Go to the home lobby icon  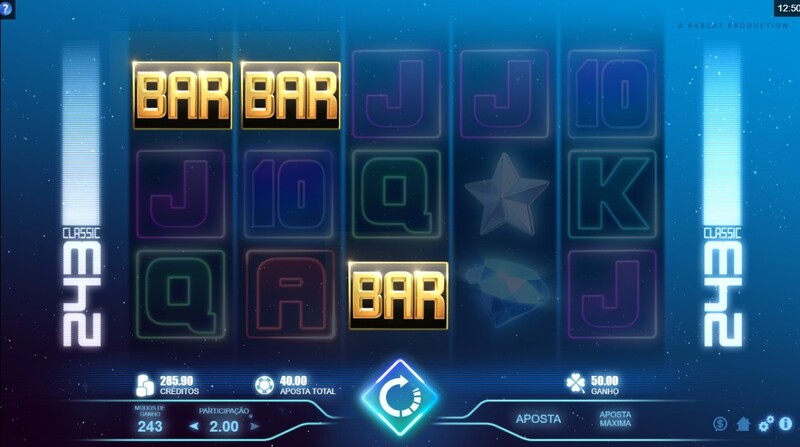tap(743, 424)
